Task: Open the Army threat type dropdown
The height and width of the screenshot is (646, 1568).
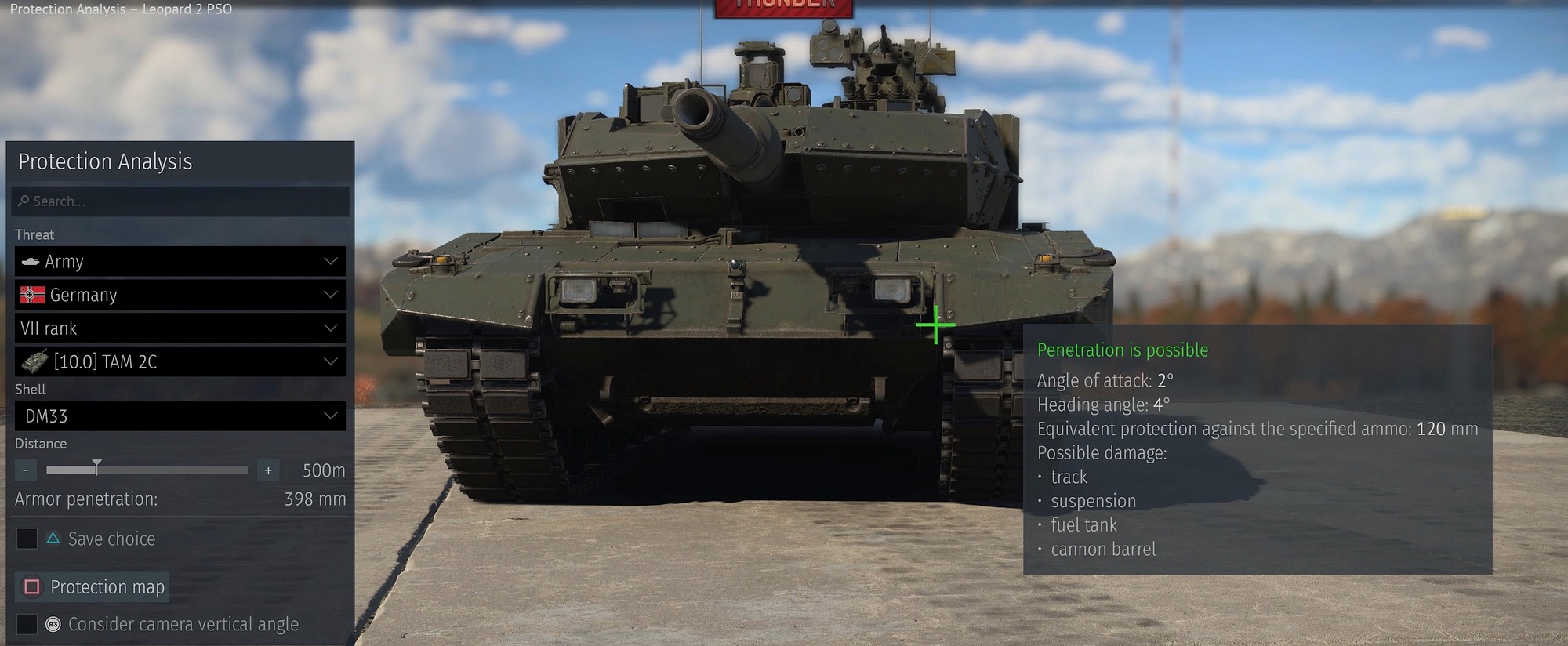Action: [x=179, y=261]
